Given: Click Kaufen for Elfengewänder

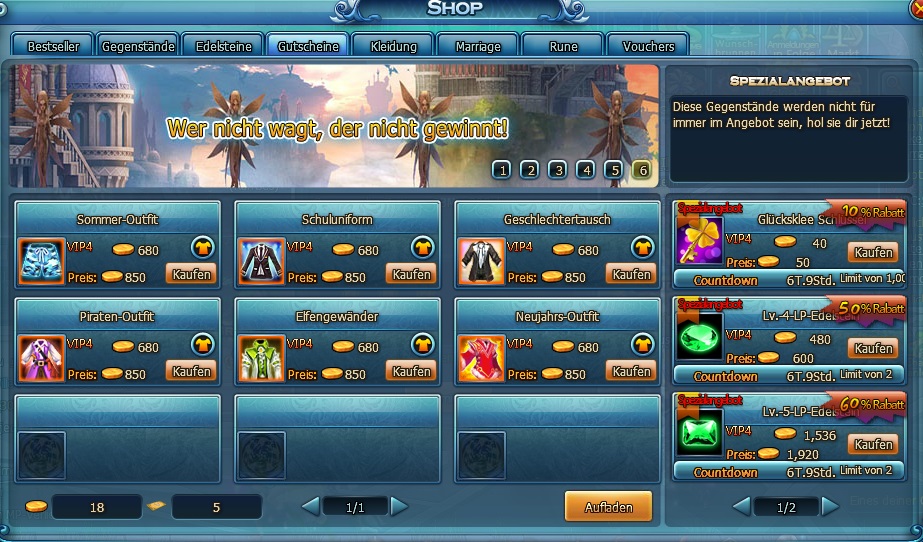Looking at the screenshot, I should pyautogui.click(x=411, y=371).
